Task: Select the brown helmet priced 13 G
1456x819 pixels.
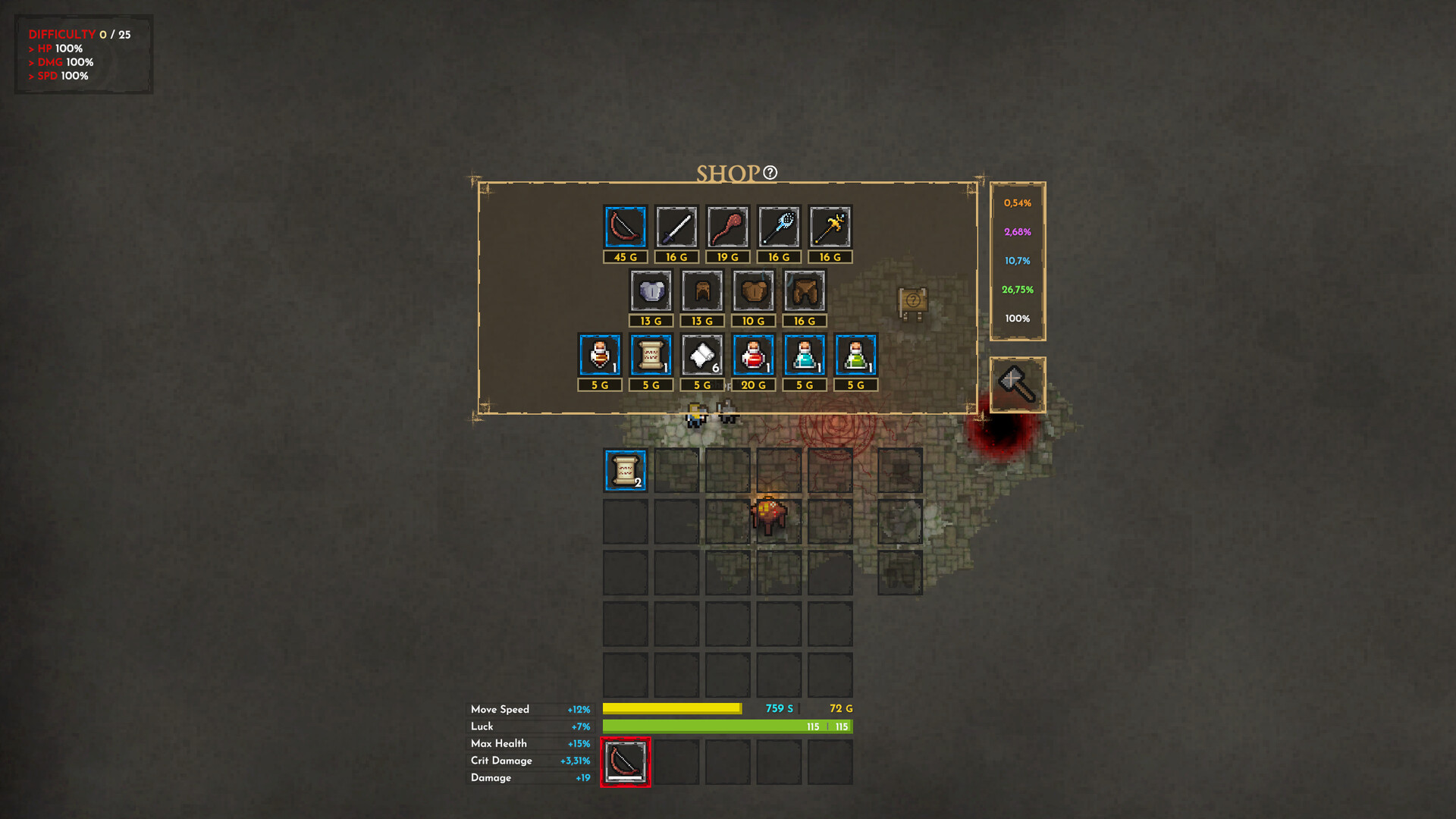Action: point(701,291)
